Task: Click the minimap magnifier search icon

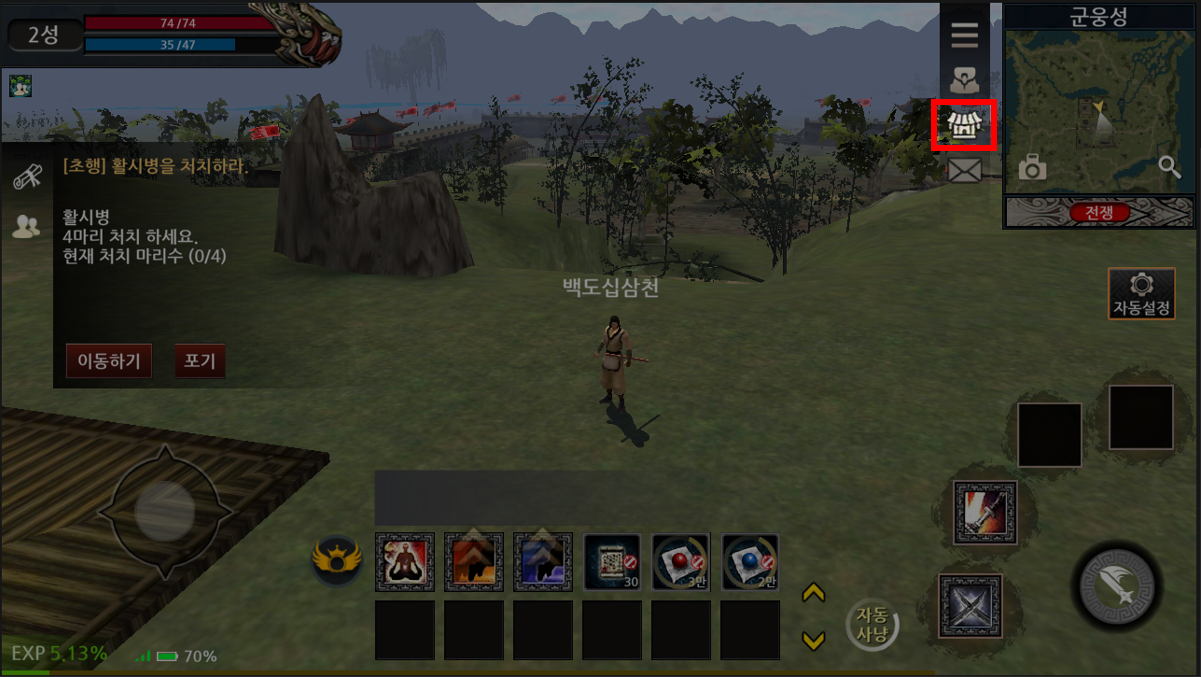Action: click(x=1170, y=167)
